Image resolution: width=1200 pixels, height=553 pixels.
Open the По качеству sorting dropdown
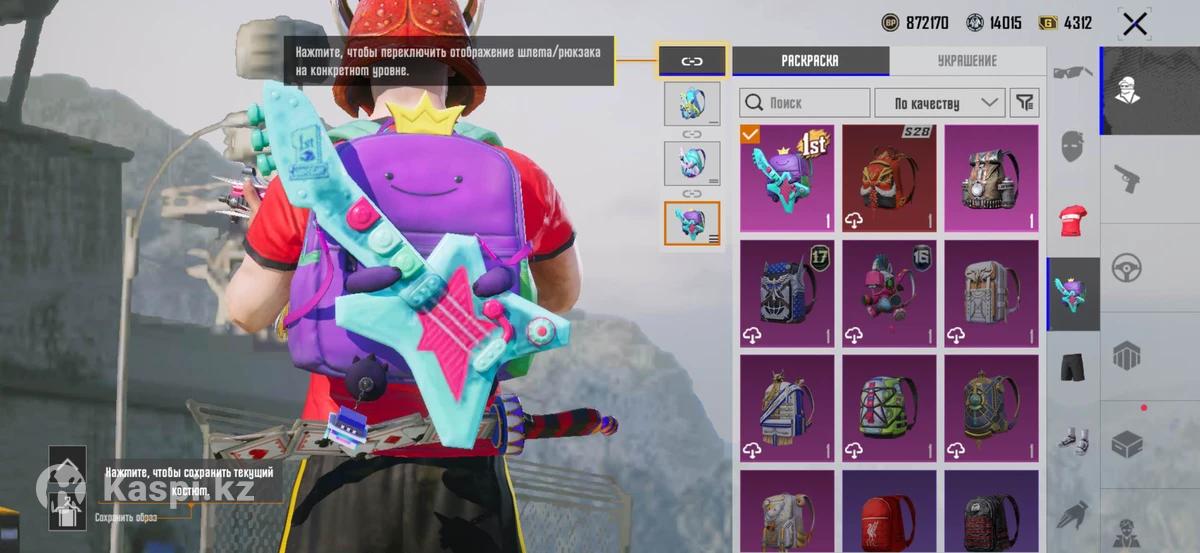click(939, 102)
